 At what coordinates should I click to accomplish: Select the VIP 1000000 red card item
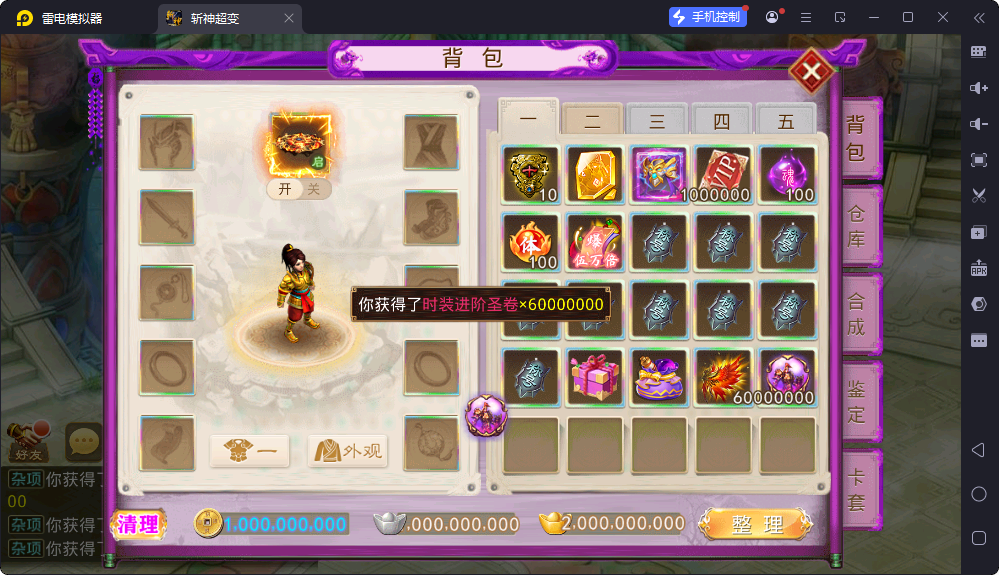coord(722,174)
